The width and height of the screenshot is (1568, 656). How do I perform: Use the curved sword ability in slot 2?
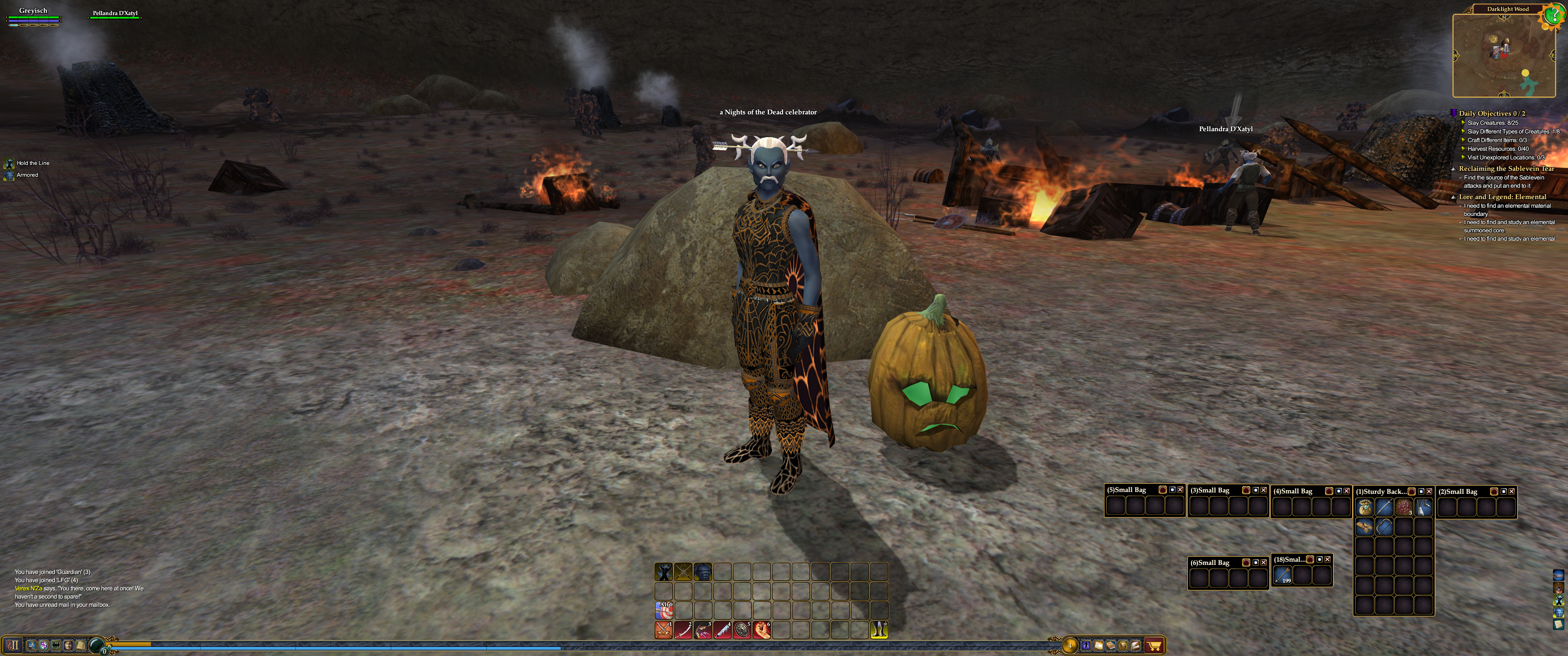click(683, 630)
